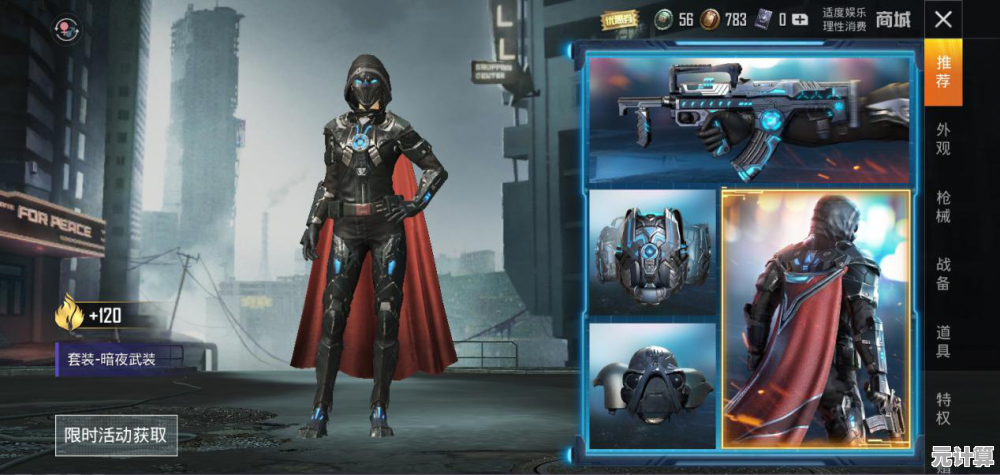Switch to the 战备 gear tab
This screenshot has width=1000, height=475.
click(x=943, y=274)
